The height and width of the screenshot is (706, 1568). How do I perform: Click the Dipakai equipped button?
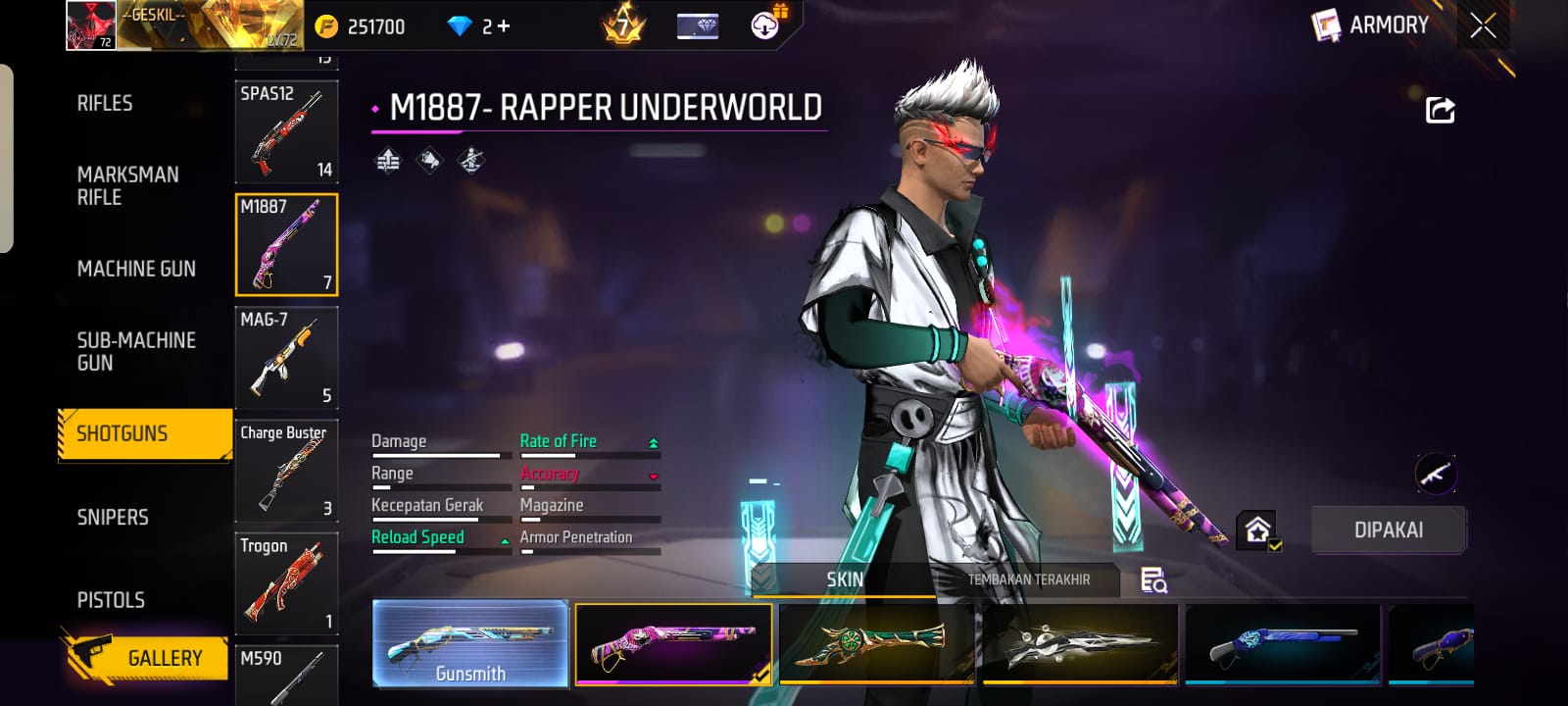tap(1388, 530)
